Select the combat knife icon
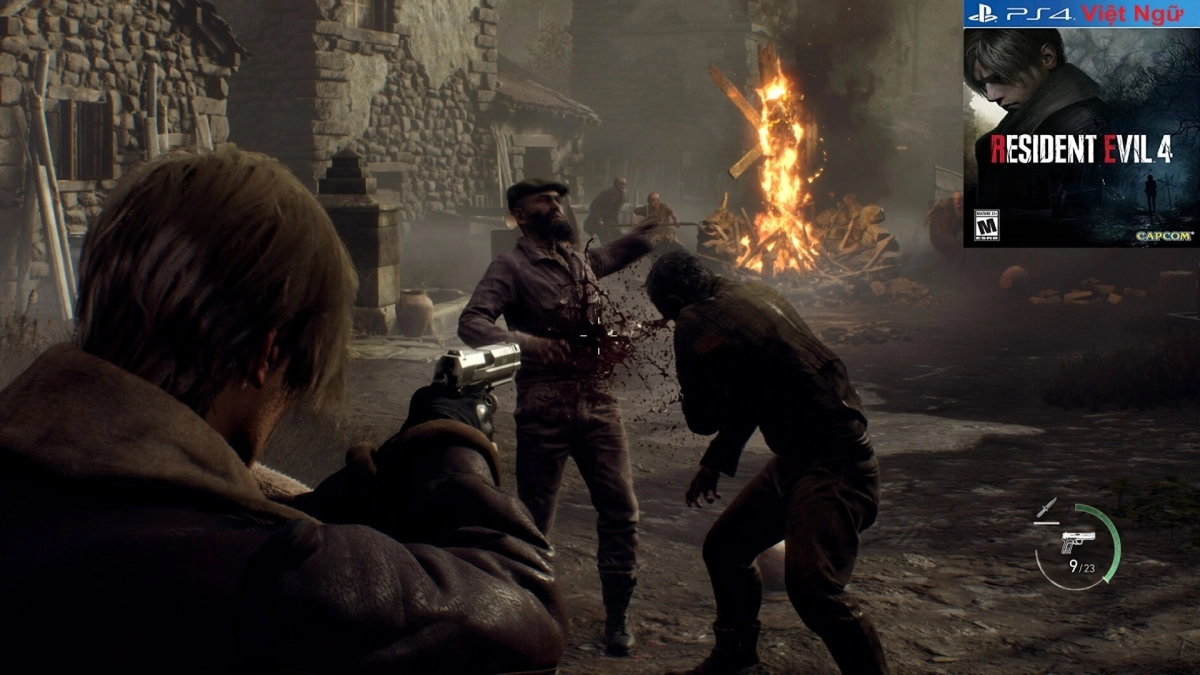Viewport: 1200px width, 675px height. click(1046, 509)
